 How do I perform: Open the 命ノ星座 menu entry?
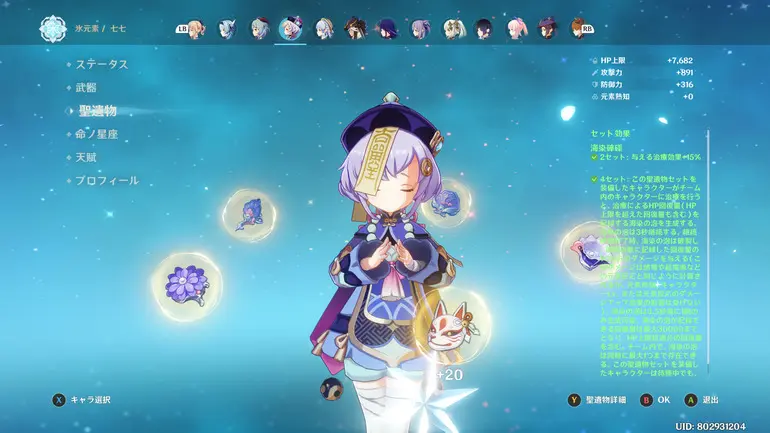(99, 134)
